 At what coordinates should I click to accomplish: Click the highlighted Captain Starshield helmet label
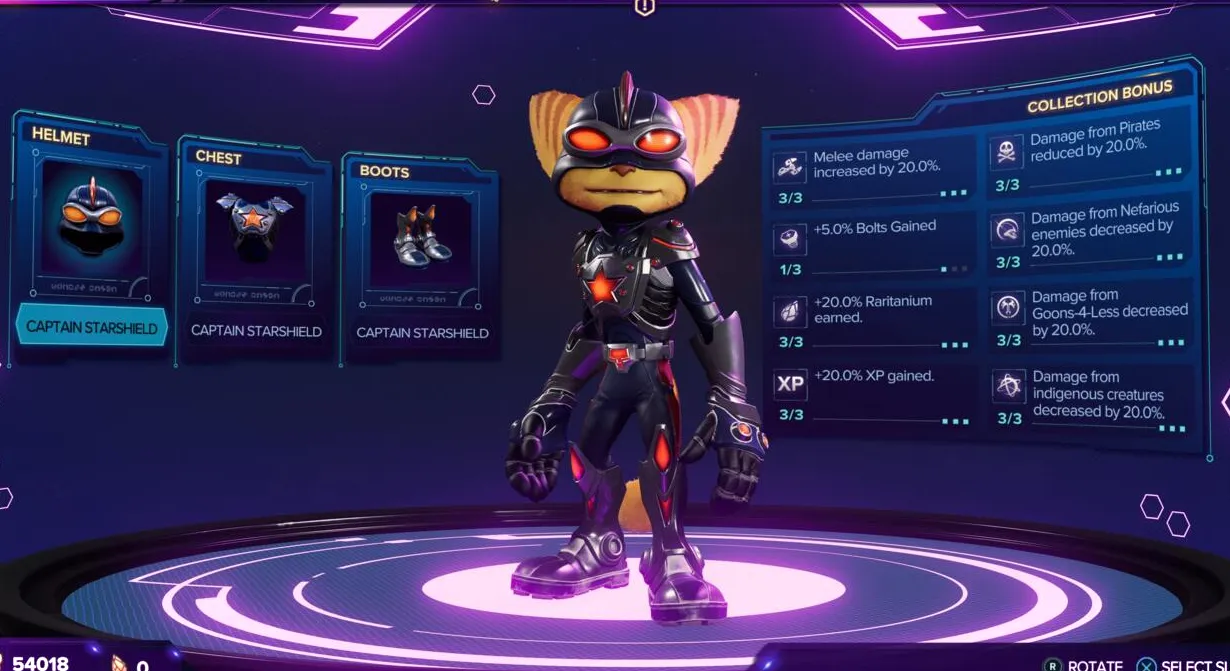pyautogui.click(x=92, y=327)
